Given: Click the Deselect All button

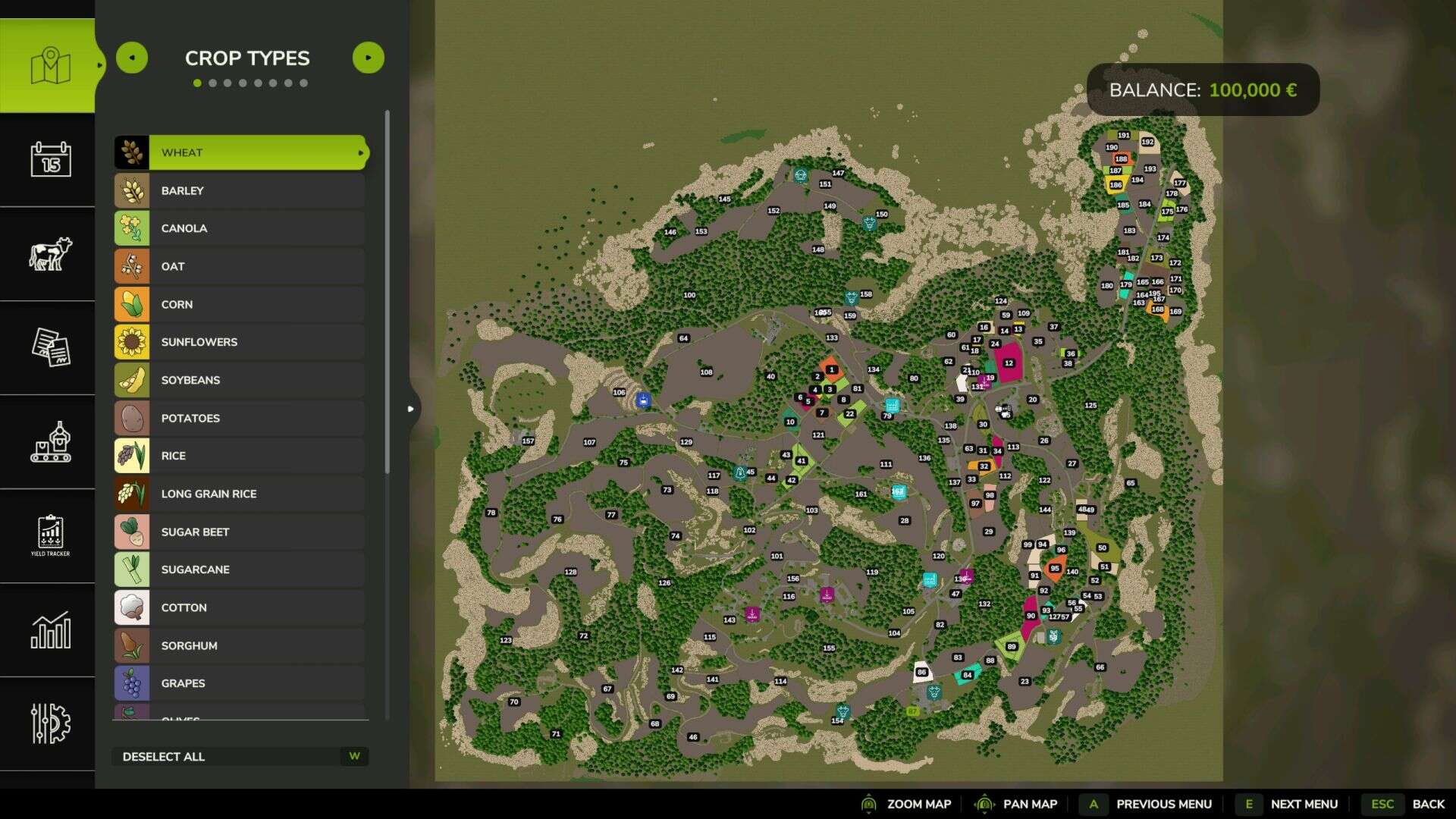Looking at the screenshot, I should coord(240,756).
